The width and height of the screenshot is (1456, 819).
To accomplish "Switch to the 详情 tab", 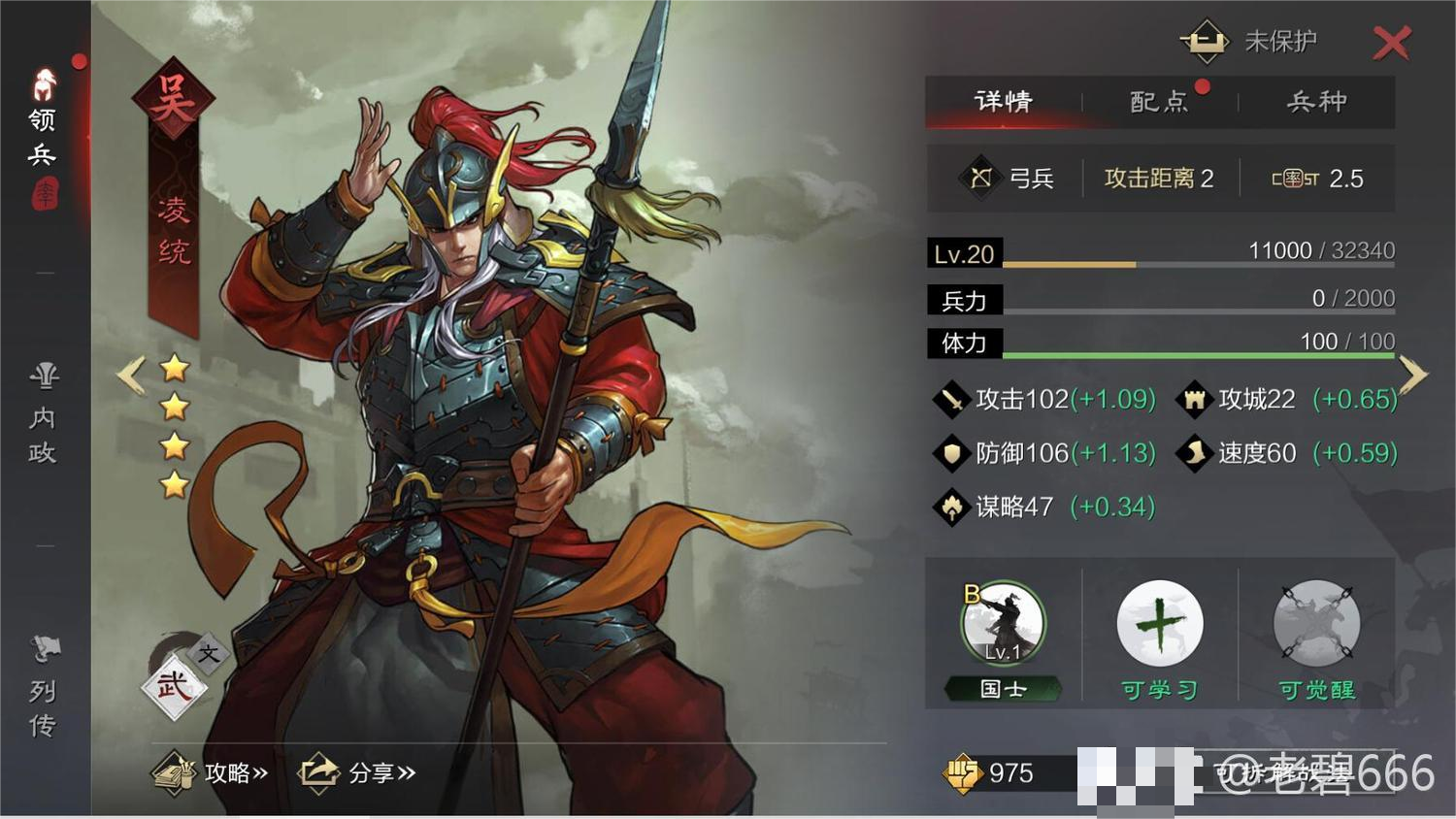I will pos(1004,102).
